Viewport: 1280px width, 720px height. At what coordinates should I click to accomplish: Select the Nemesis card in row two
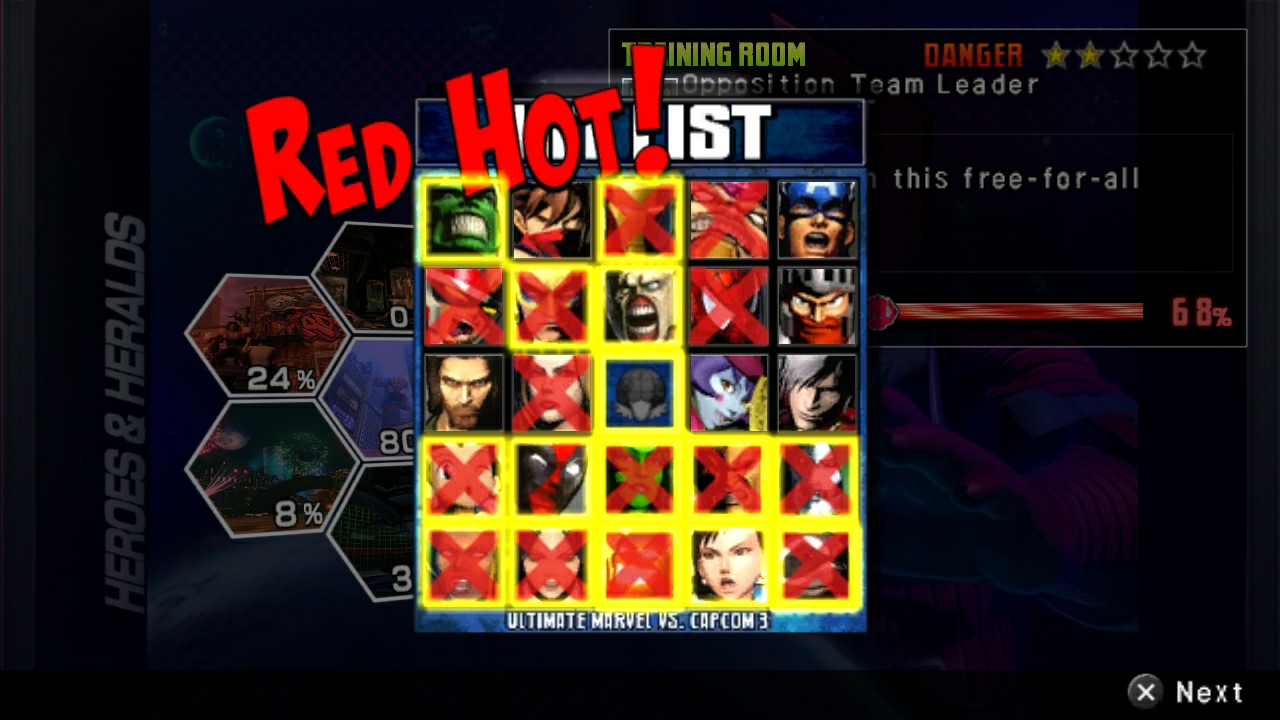pos(639,307)
